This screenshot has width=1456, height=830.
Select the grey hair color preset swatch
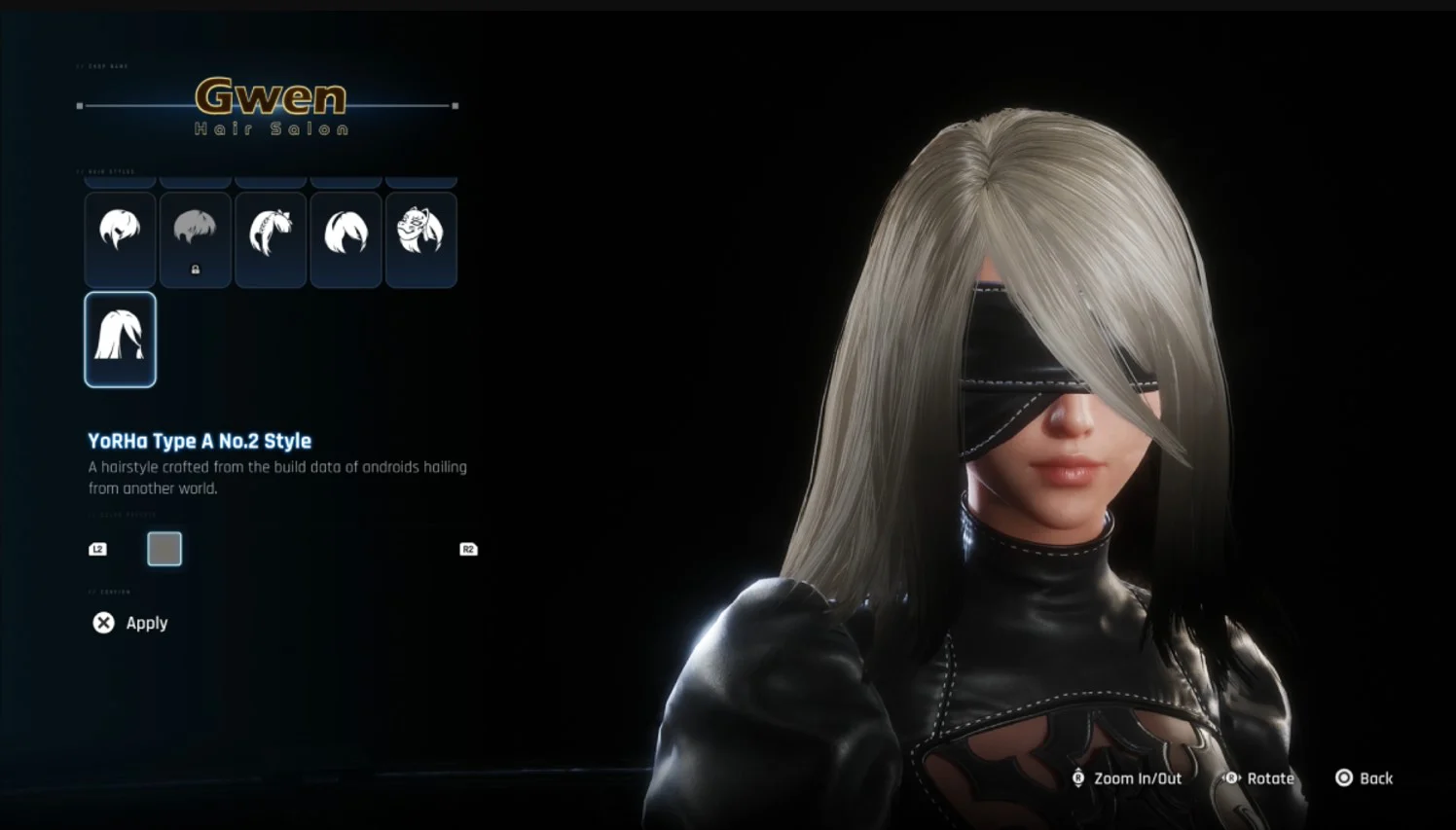(164, 549)
